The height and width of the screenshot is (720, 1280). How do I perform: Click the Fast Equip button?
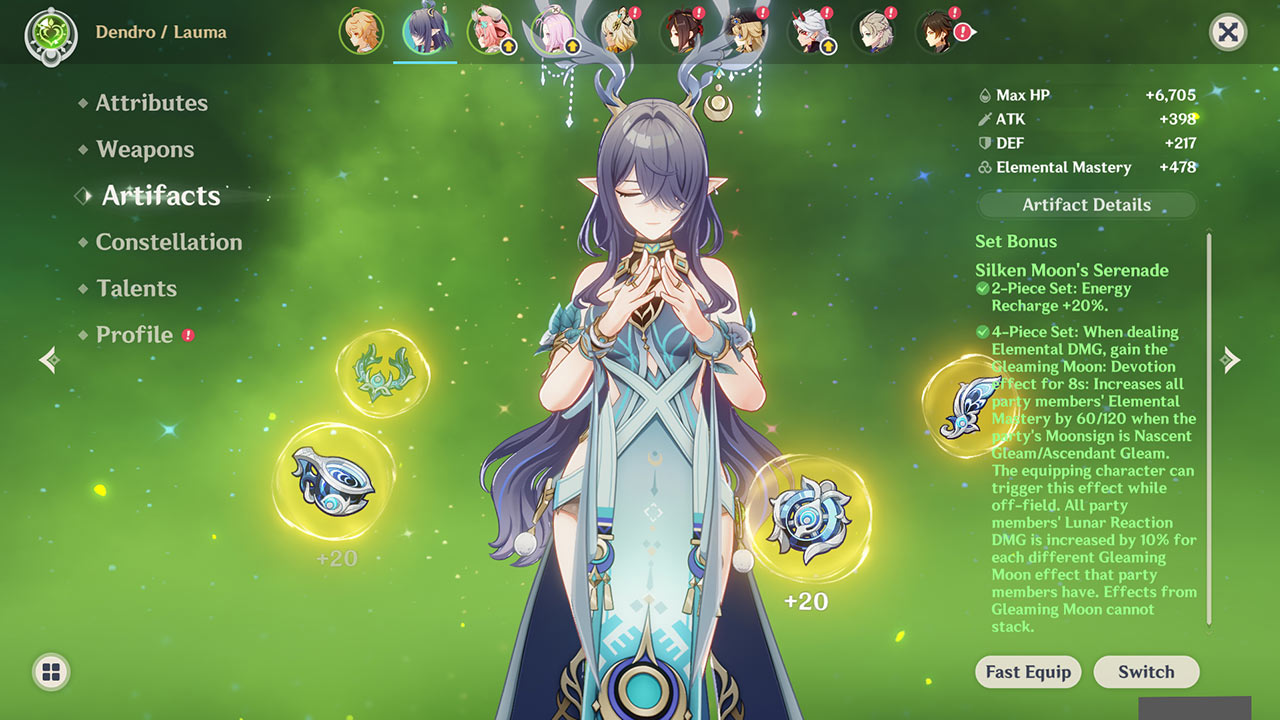(x=1028, y=672)
